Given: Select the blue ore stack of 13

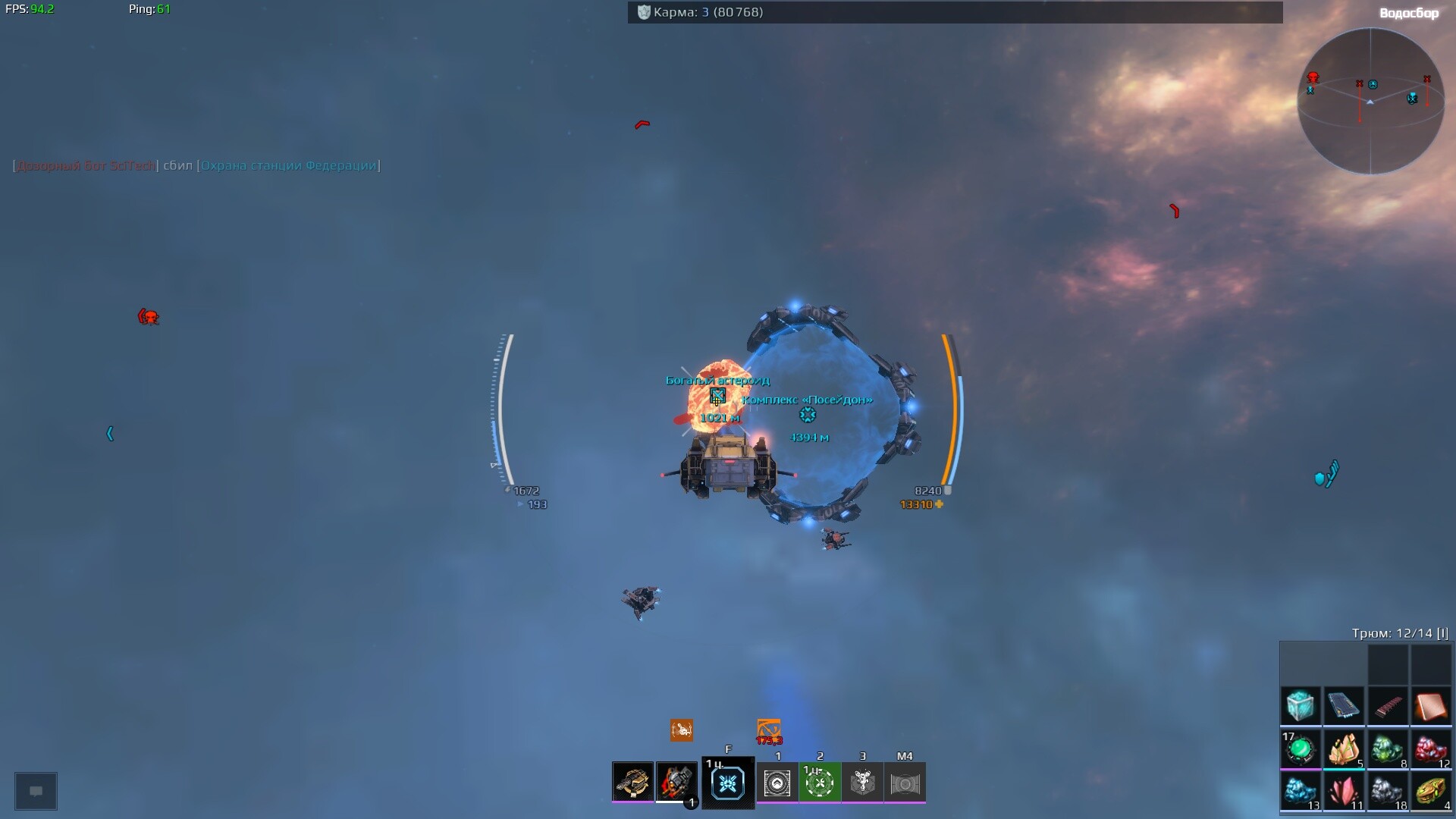Looking at the screenshot, I should click(x=1301, y=792).
